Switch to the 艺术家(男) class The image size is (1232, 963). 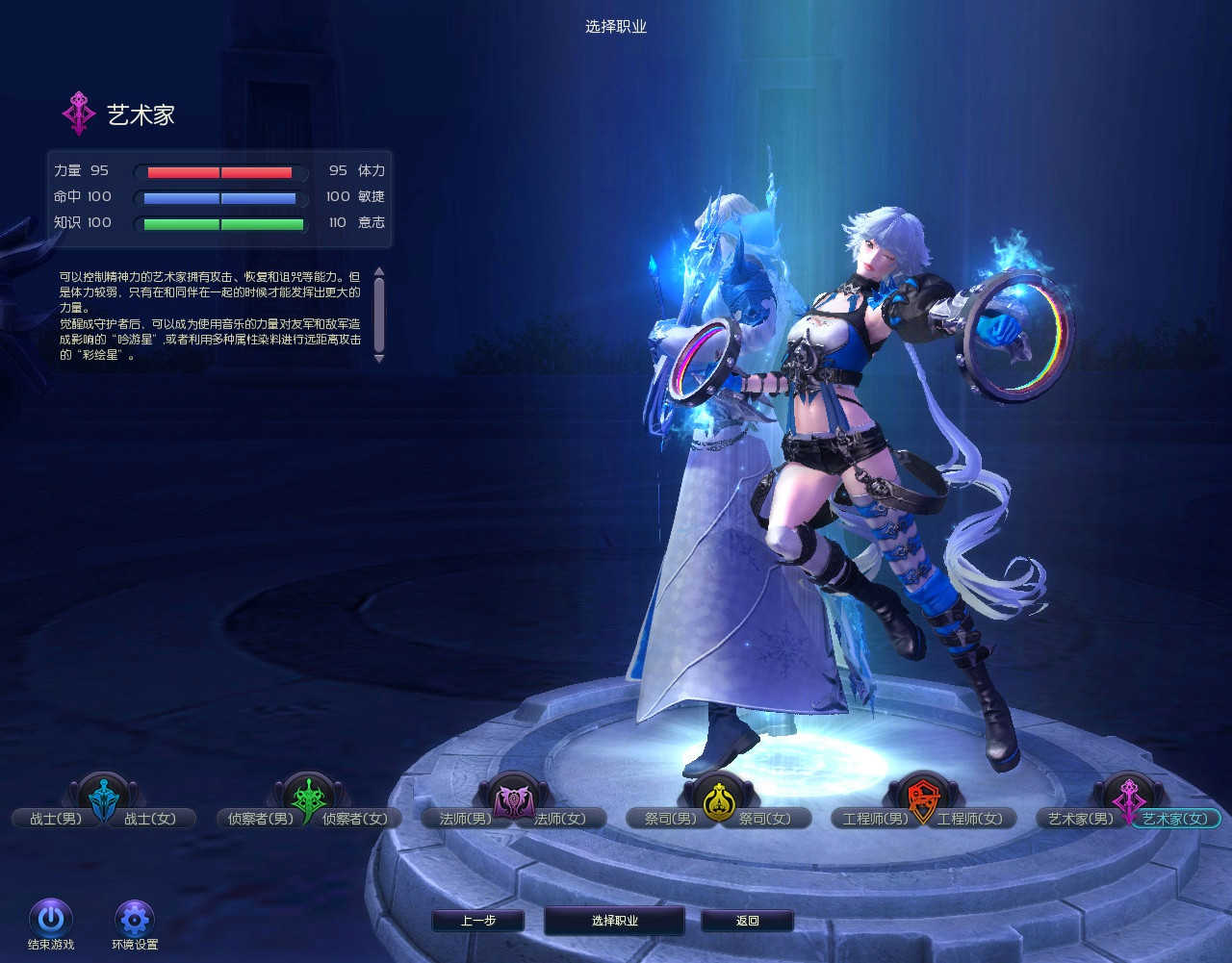click(1080, 819)
